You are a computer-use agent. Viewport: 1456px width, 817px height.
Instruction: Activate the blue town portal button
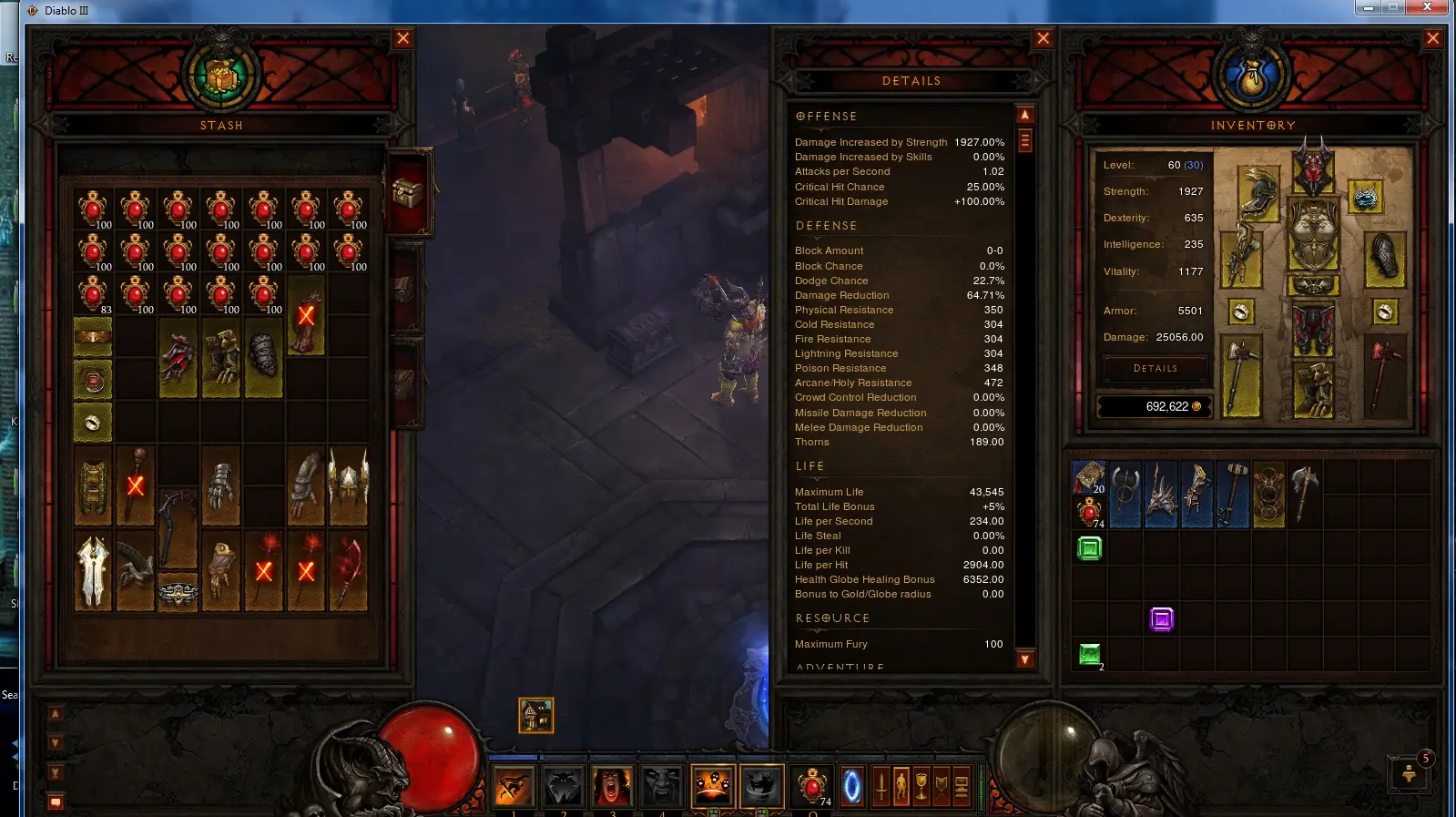[x=852, y=786]
